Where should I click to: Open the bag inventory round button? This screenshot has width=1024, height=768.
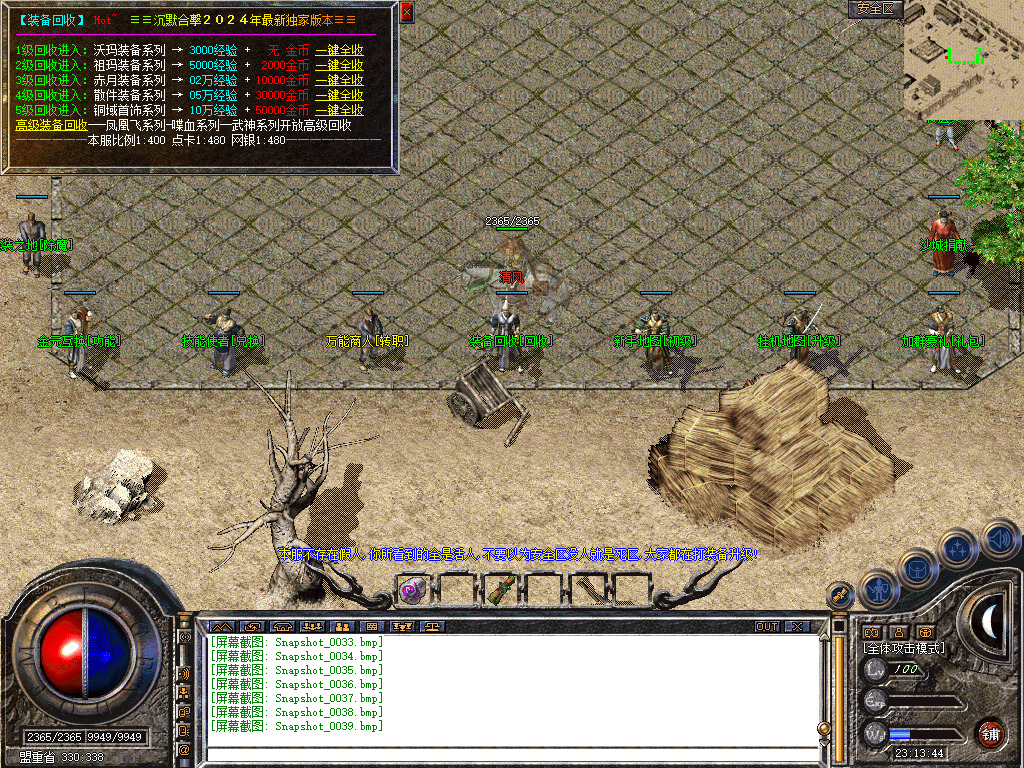tap(918, 569)
